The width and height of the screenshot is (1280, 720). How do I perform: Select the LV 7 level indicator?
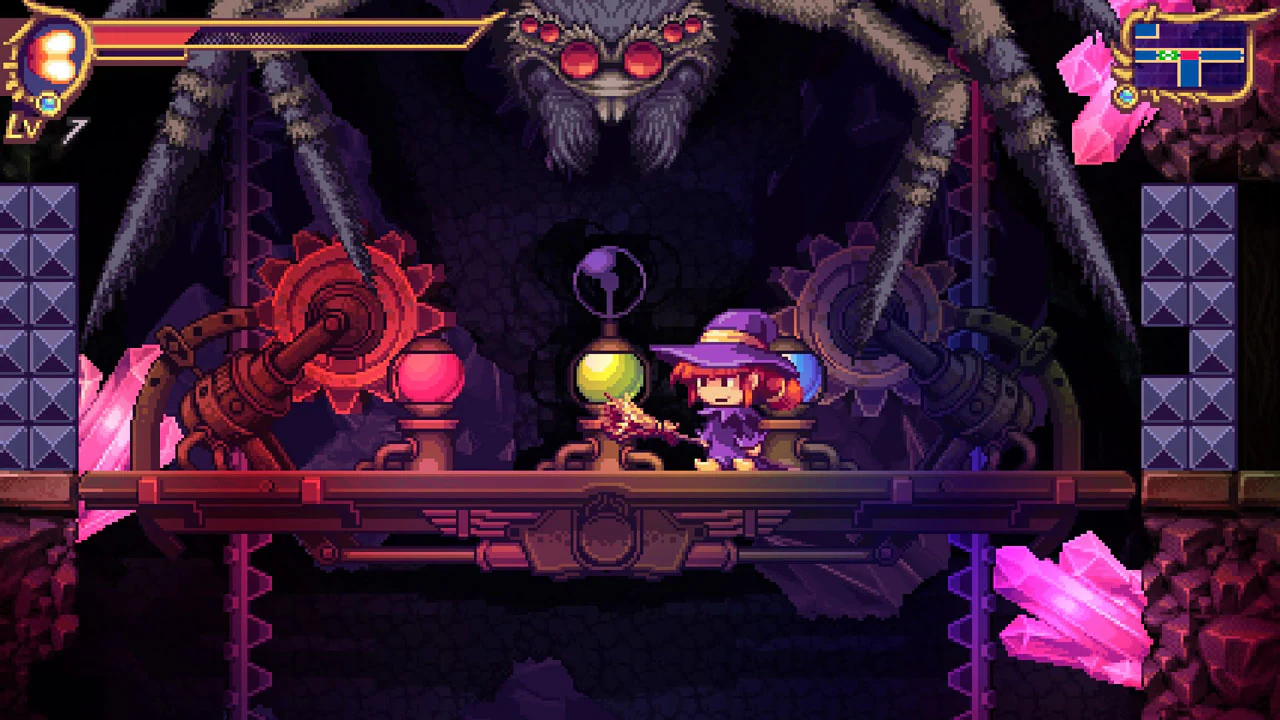pyautogui.click(x=40, y=125)
